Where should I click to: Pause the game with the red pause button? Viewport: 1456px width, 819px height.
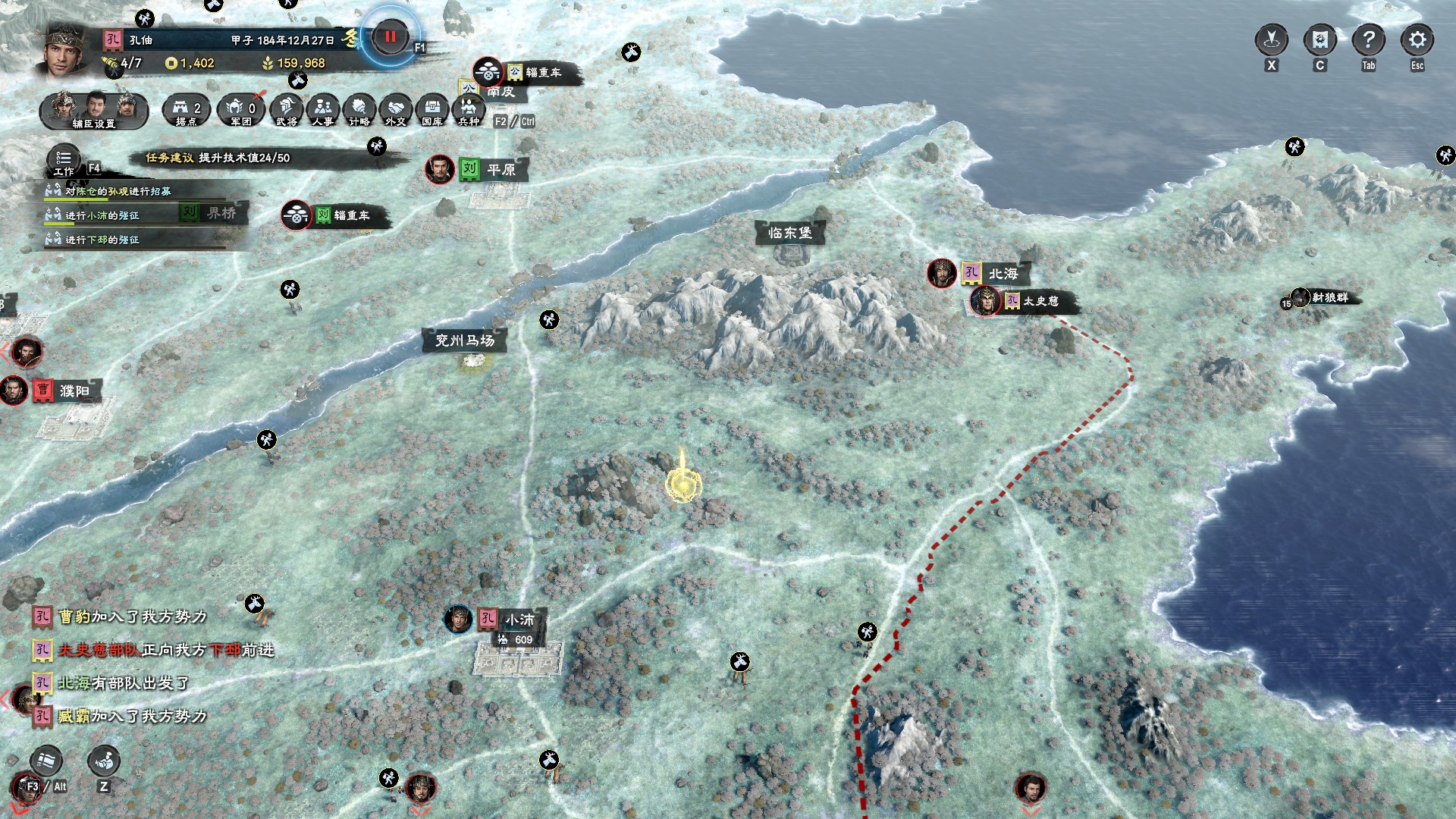click(390, 36)
